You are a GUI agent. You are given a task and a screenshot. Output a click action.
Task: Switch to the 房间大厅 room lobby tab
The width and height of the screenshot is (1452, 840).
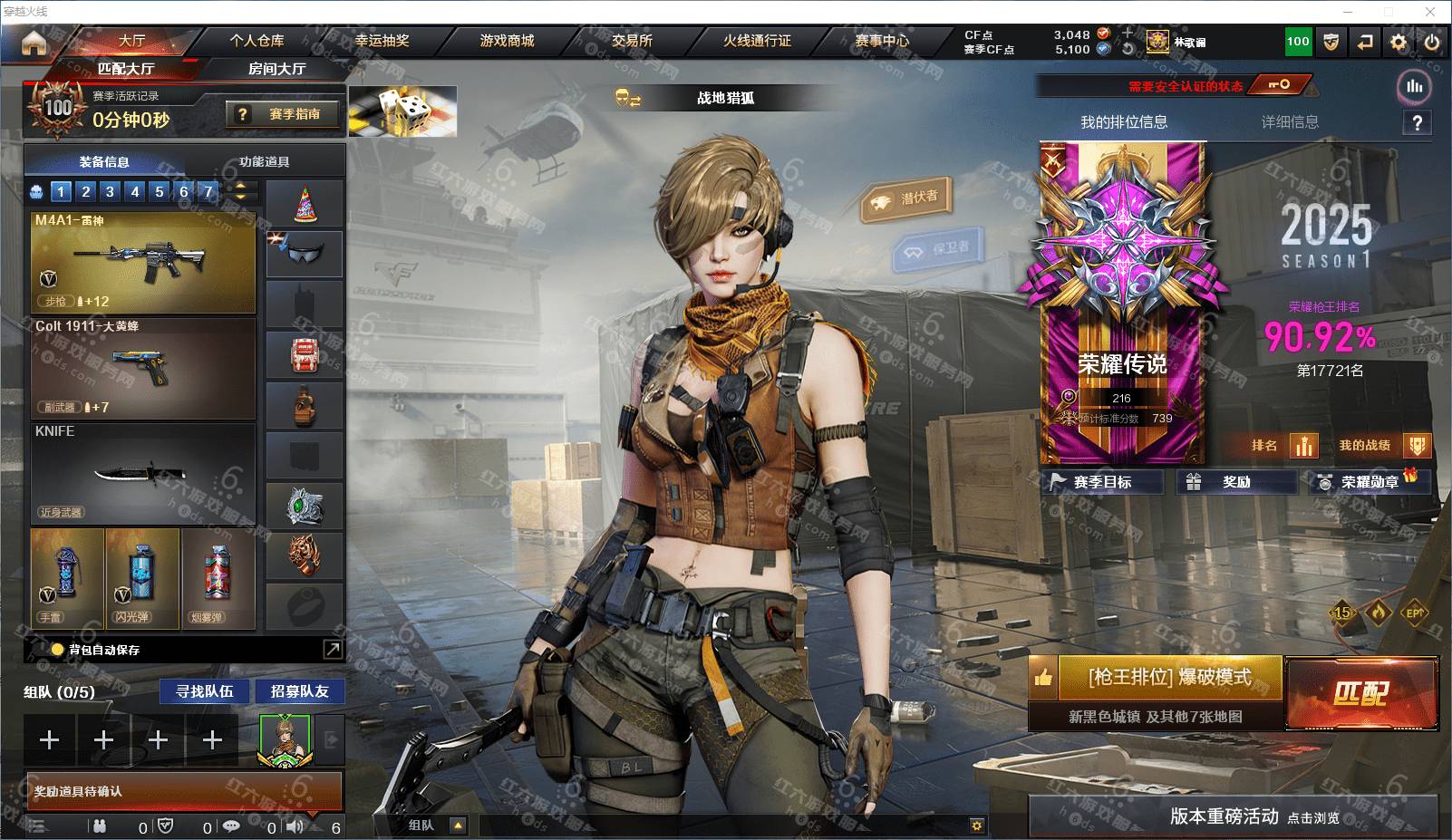click(x=276, y=69)
